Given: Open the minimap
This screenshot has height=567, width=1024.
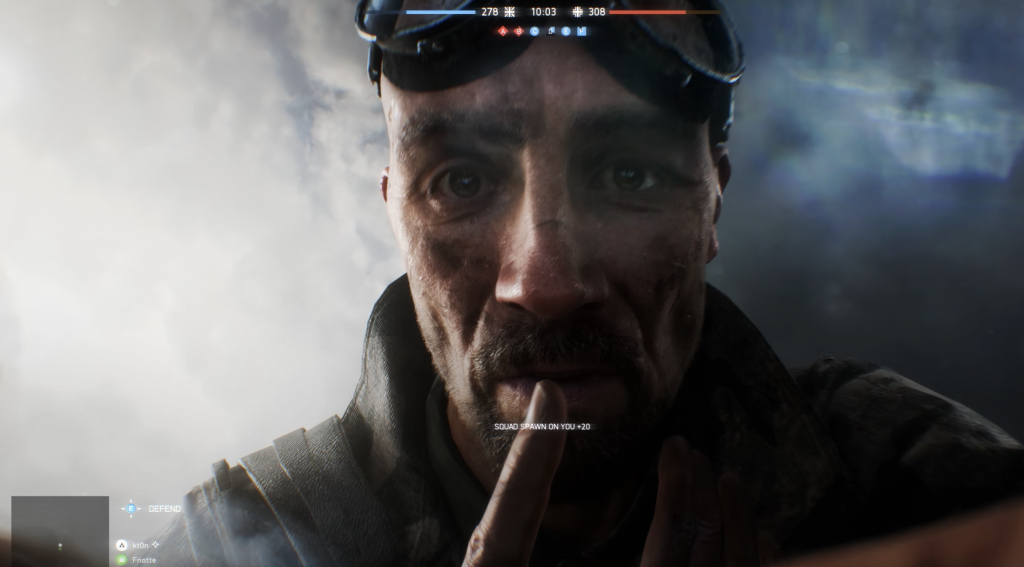Looking at the screenshot, I should [60, 530].
